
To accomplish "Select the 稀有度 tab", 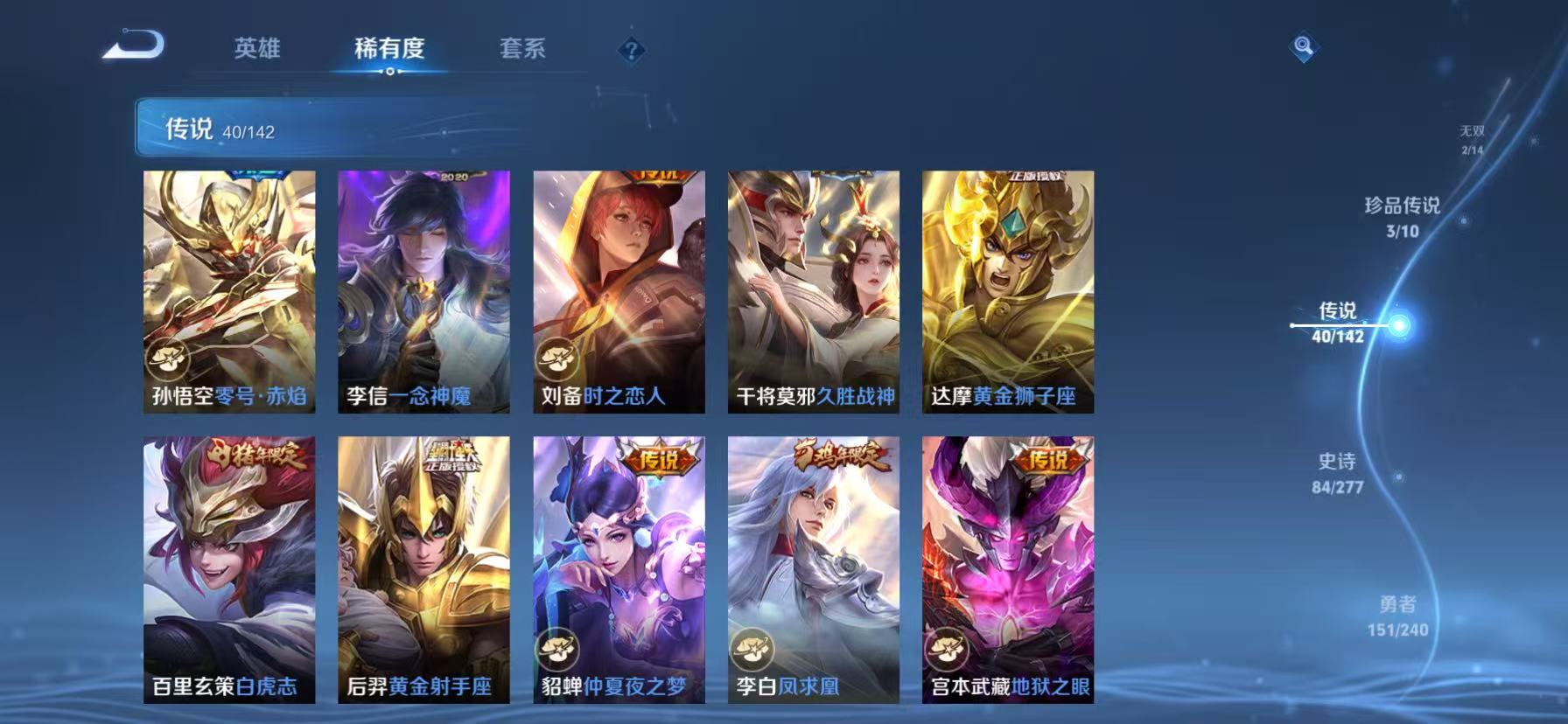I will (x=390, y=50).
